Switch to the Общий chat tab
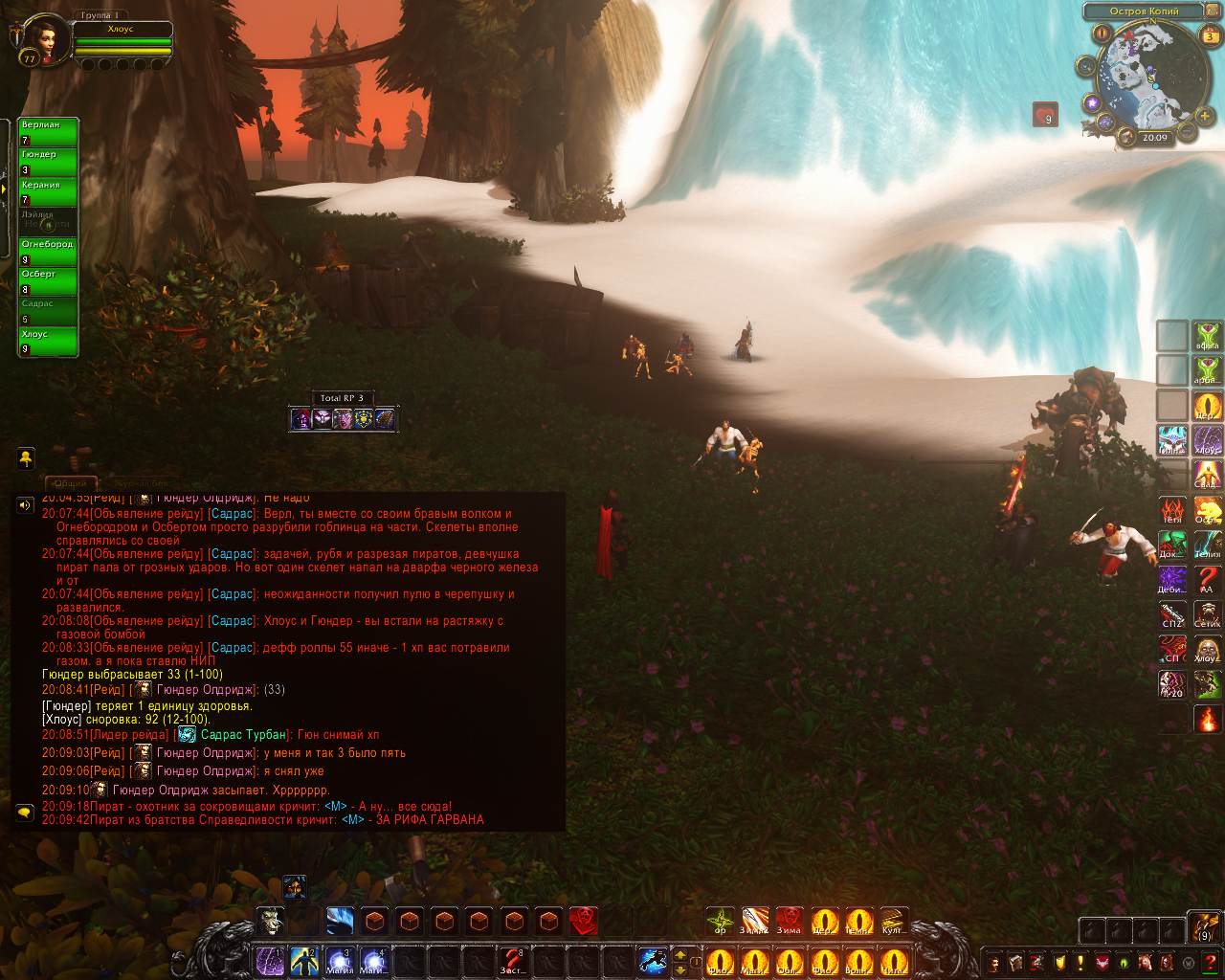The height and width of the screenshot is (980, 1225). 70,483
